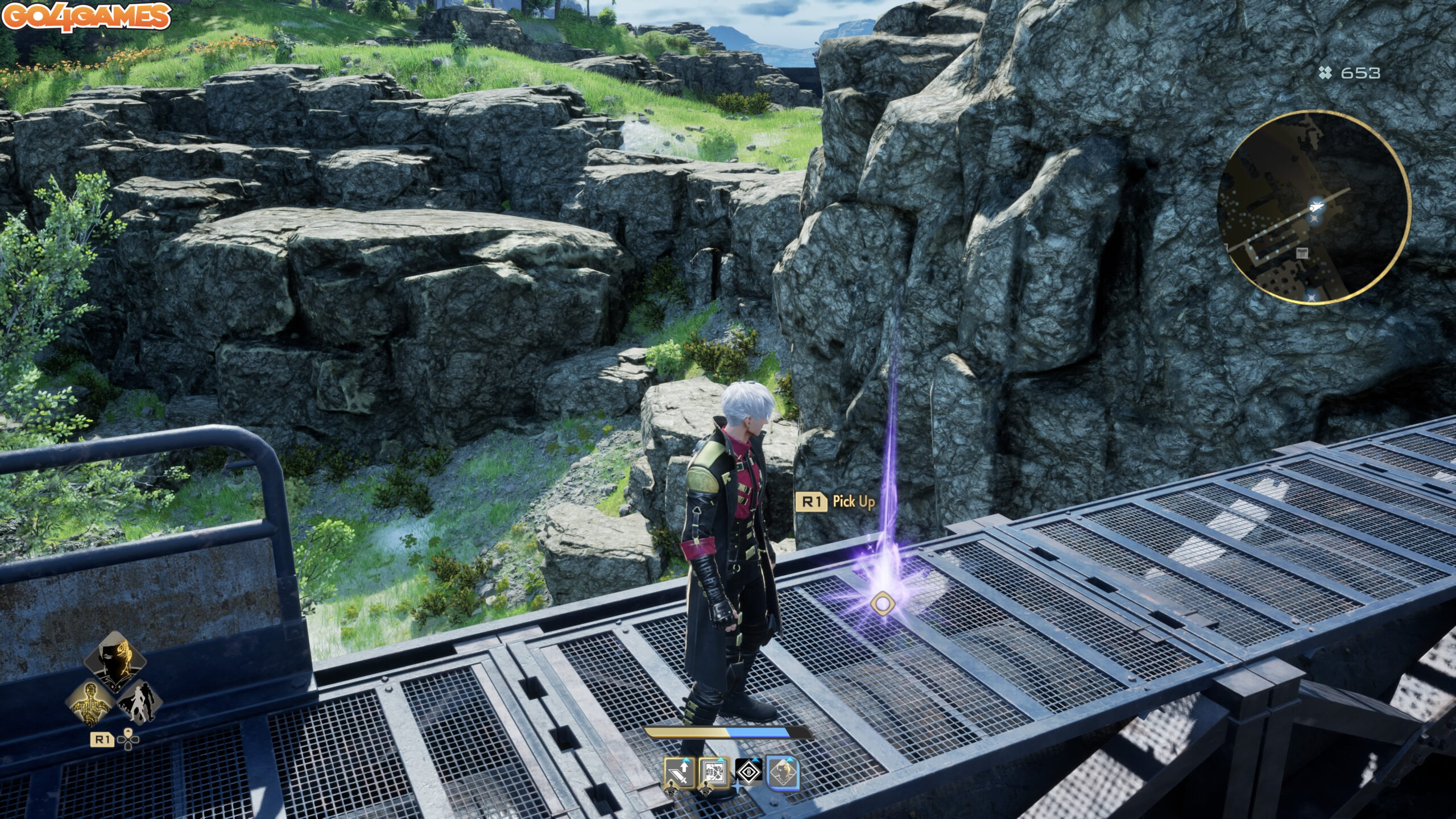Use the diamond eye ability icon

tap(749, 772)
